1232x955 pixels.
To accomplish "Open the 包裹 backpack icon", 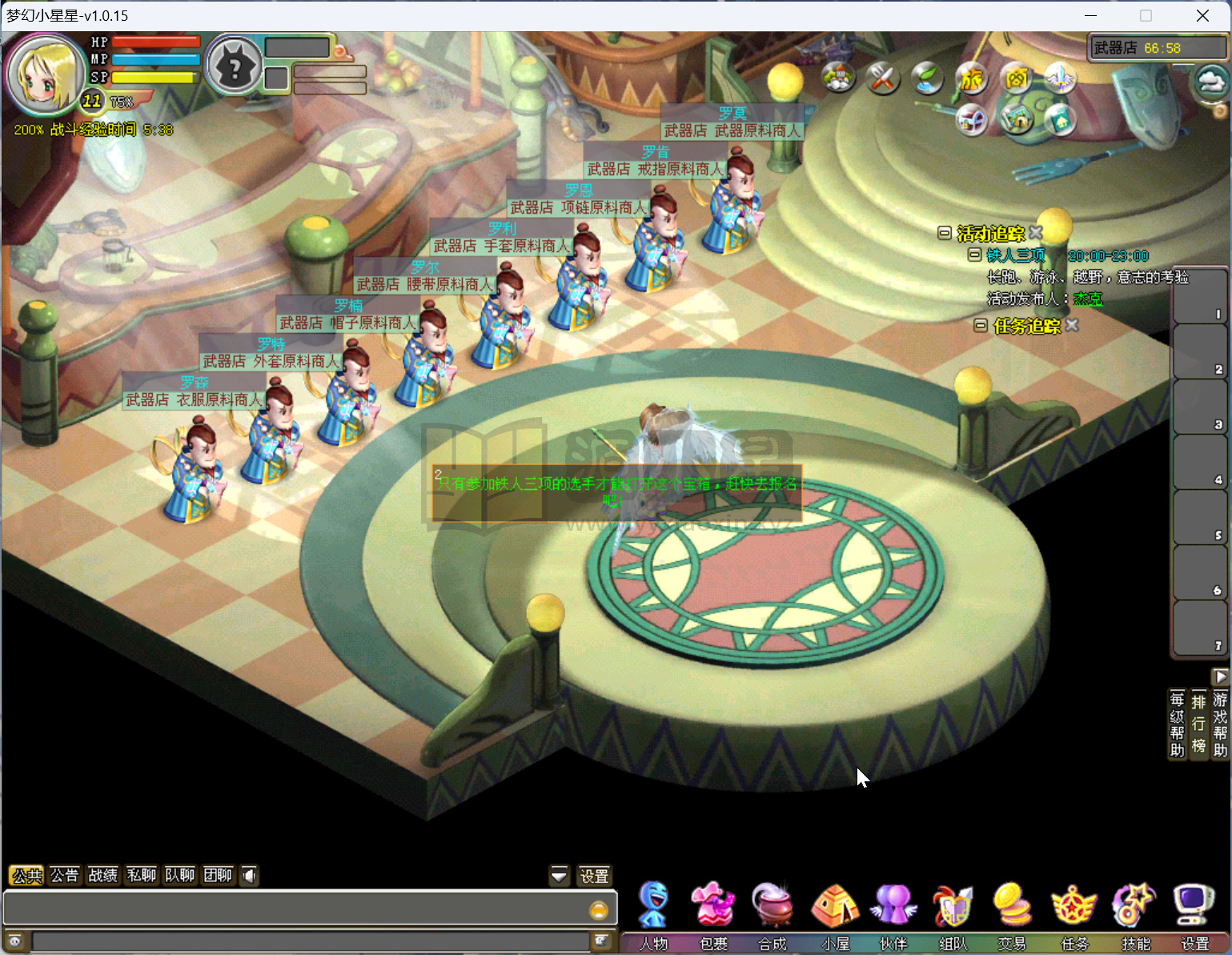I will (712, 904).
